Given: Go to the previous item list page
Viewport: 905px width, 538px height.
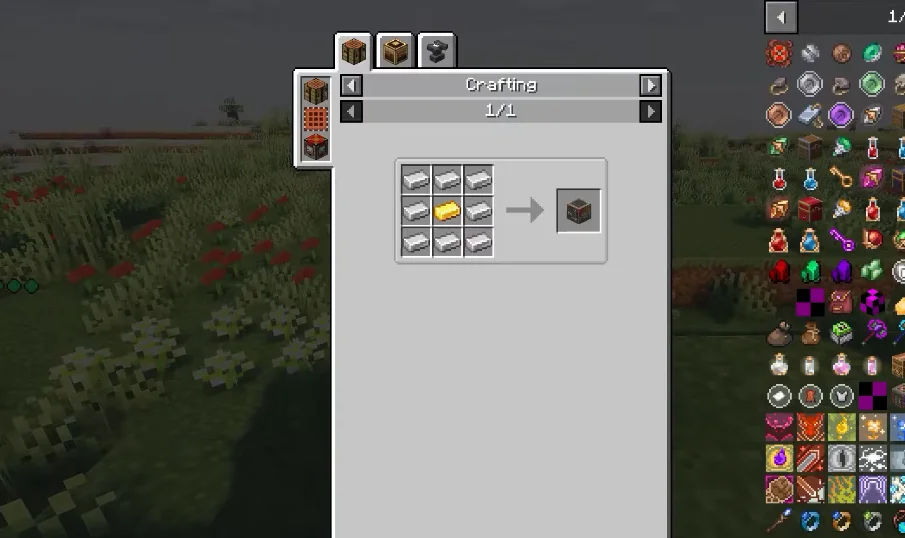Looking at the screenshot, I should [x=781, y=17].
